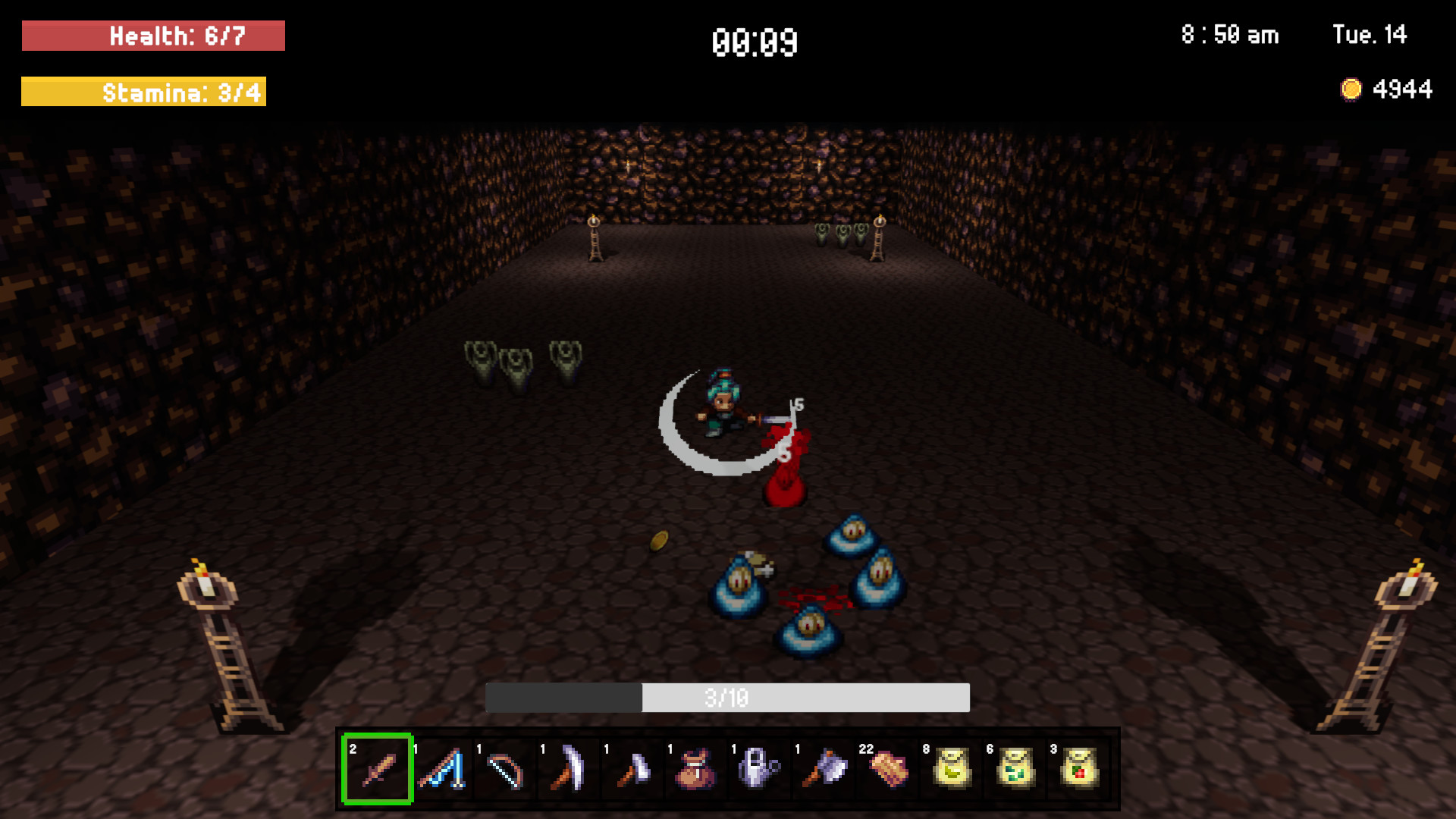Click the Health: 6/7 bar

click(x=153, y=35)
